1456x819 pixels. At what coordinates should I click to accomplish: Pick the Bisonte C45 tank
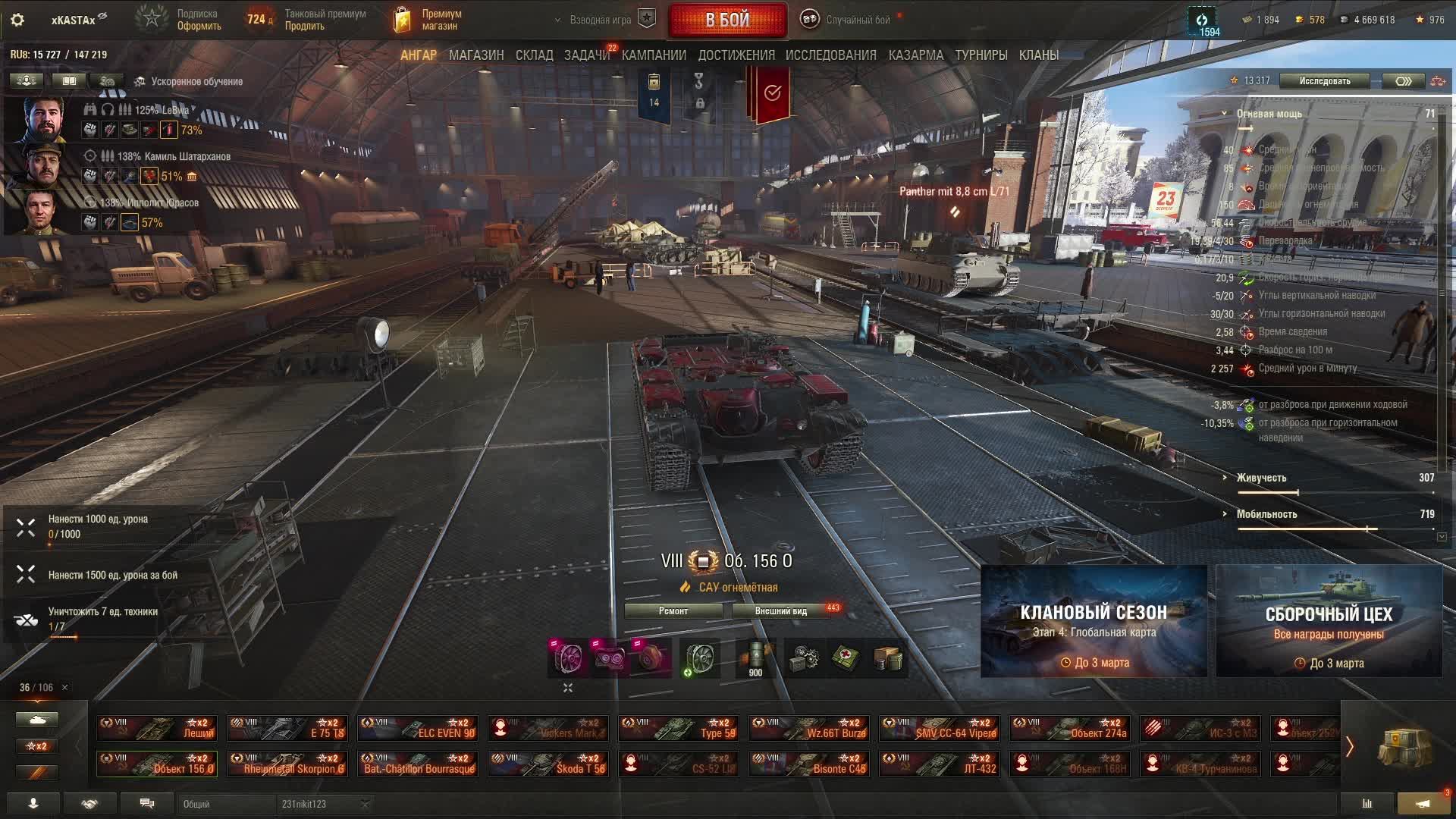click(x=809, y=764)
